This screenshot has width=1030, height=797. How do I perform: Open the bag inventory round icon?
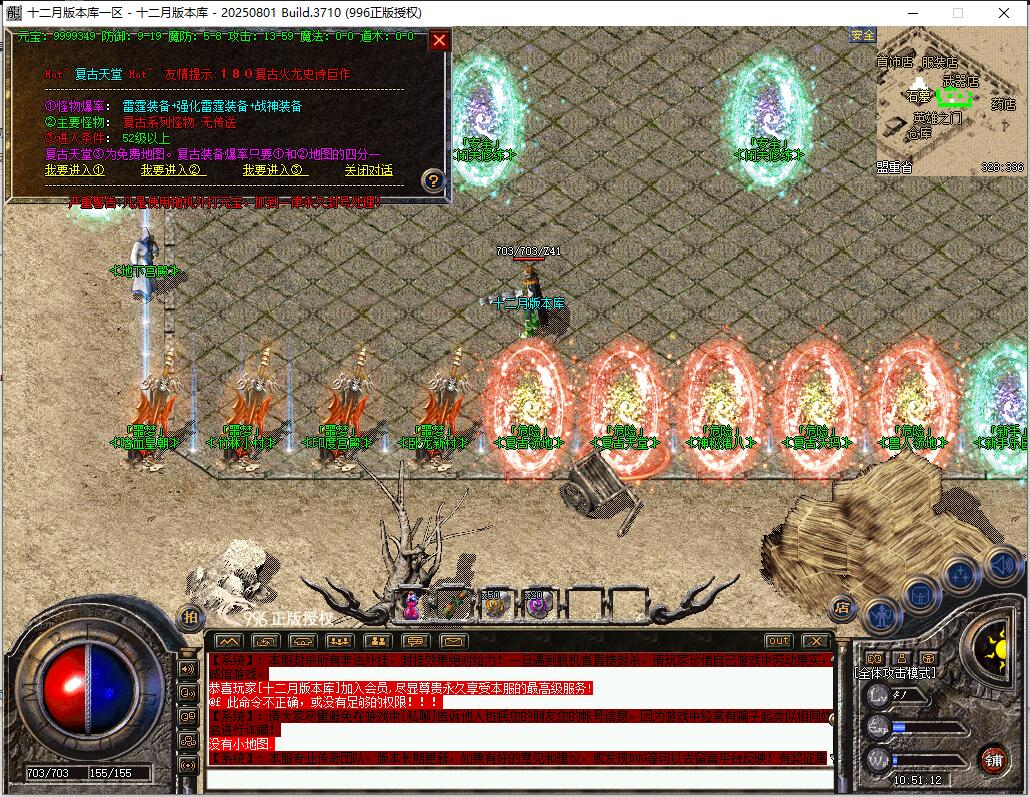tap(920, 595)
